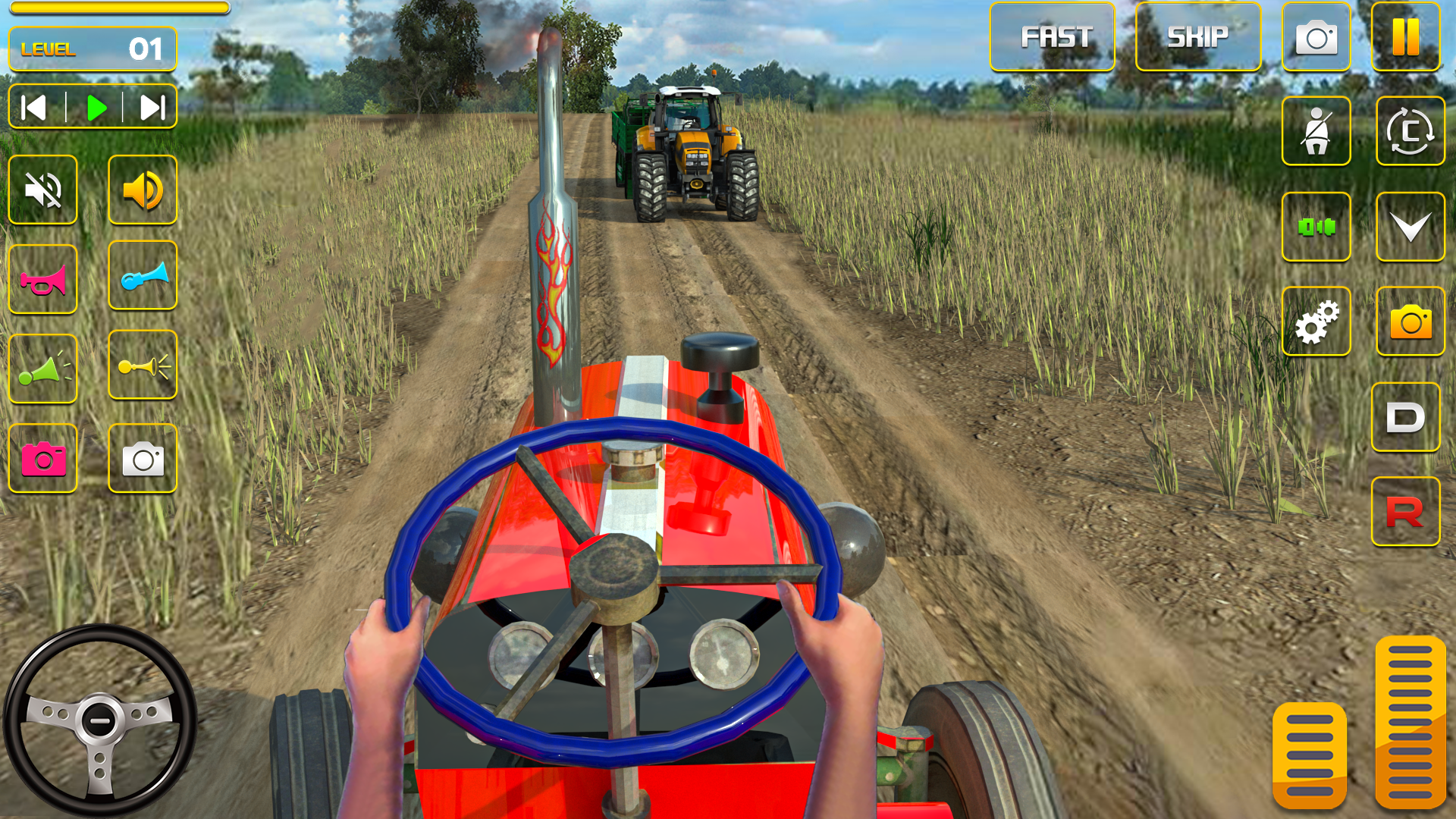The image size is (1456, 819).
Task: Pause the game
Action: [1407, 36]
